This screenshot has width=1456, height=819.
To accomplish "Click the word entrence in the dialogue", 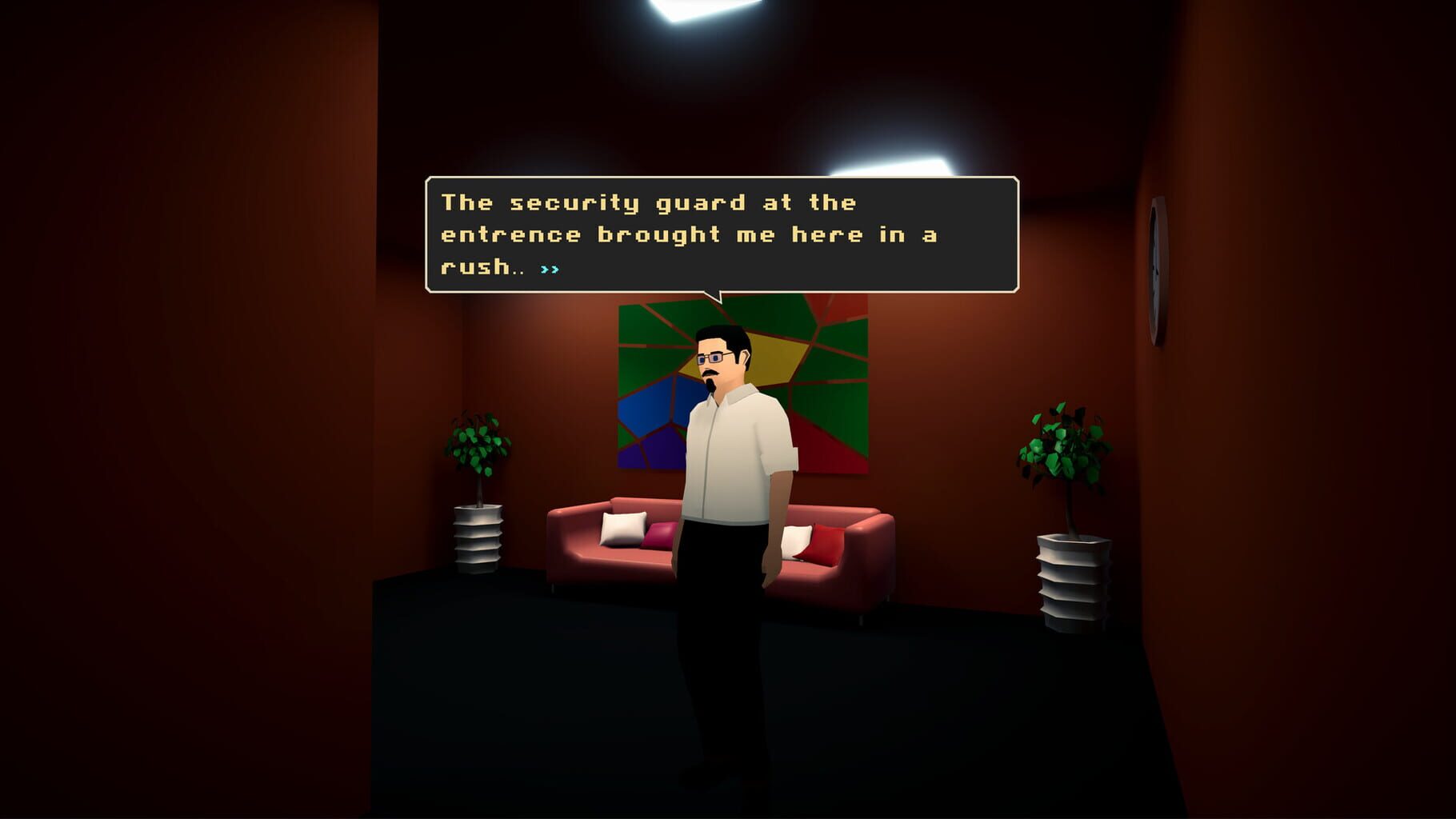I will pyautogui.click(x=510, y=234).
